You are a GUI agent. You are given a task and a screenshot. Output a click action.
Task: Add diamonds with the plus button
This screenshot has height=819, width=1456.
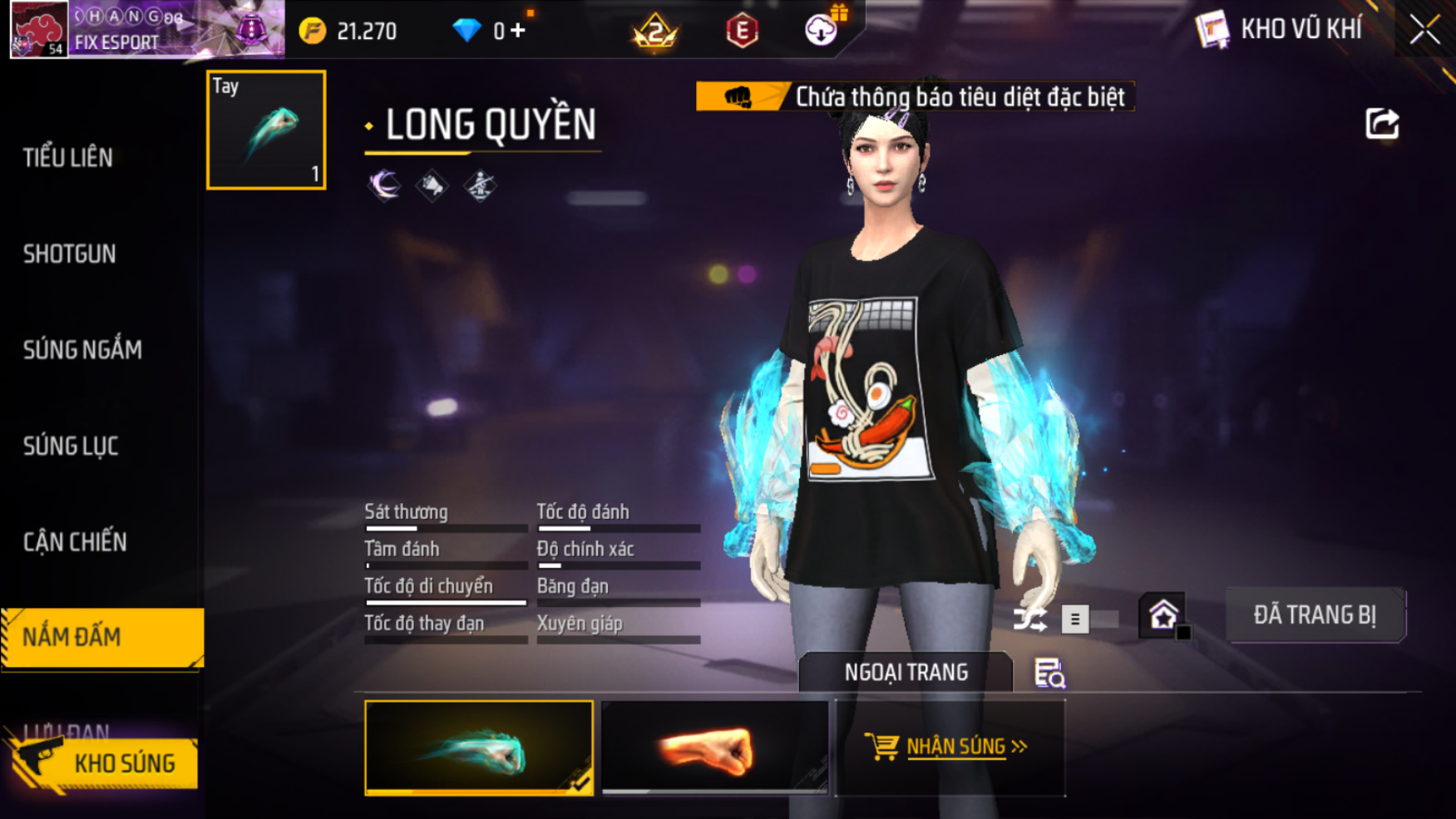[x=519, y=31]
